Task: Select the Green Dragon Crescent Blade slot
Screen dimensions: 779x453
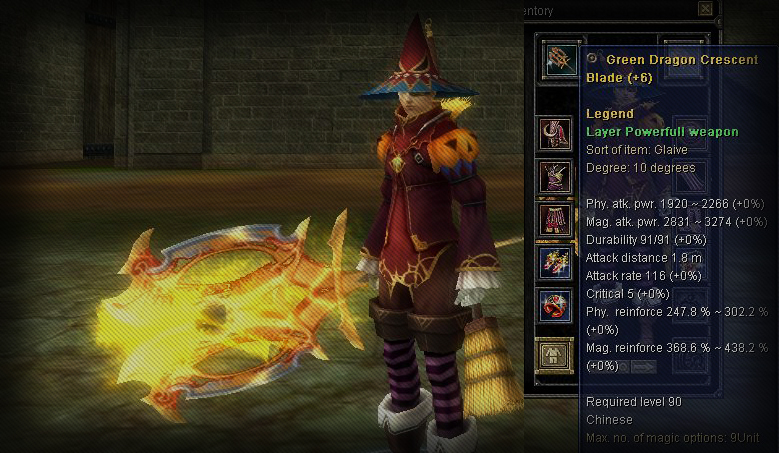Action: click(x=557, y=59)
